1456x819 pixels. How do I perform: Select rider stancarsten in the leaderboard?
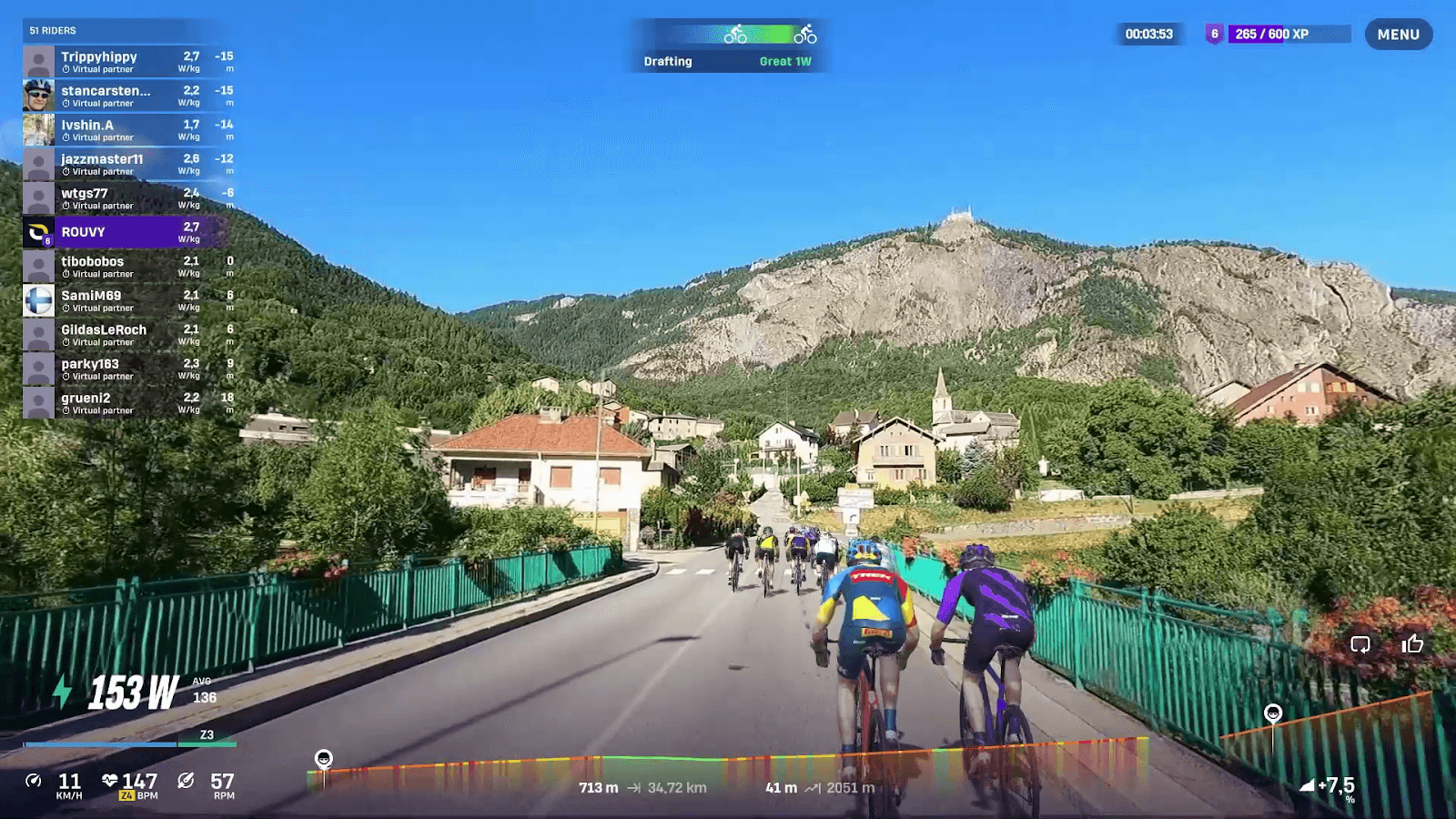127,96
